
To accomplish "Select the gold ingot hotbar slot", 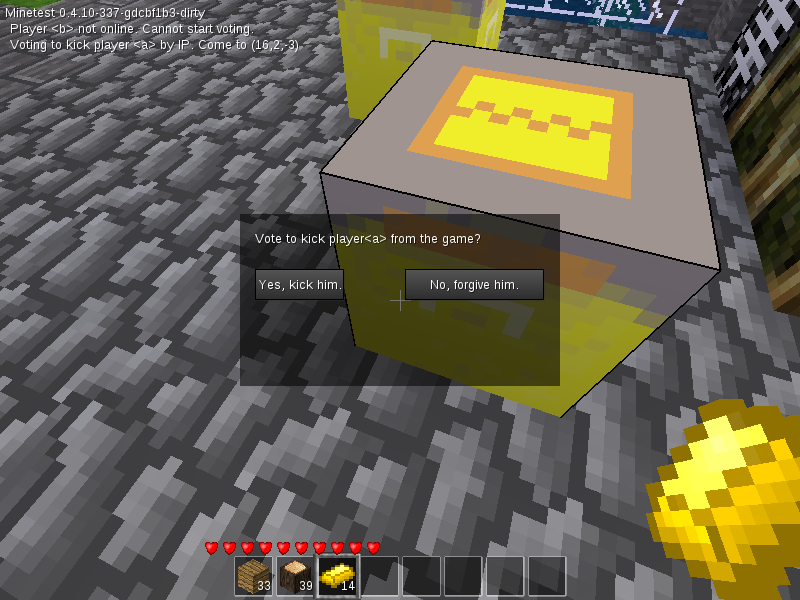I will point(337,576).
